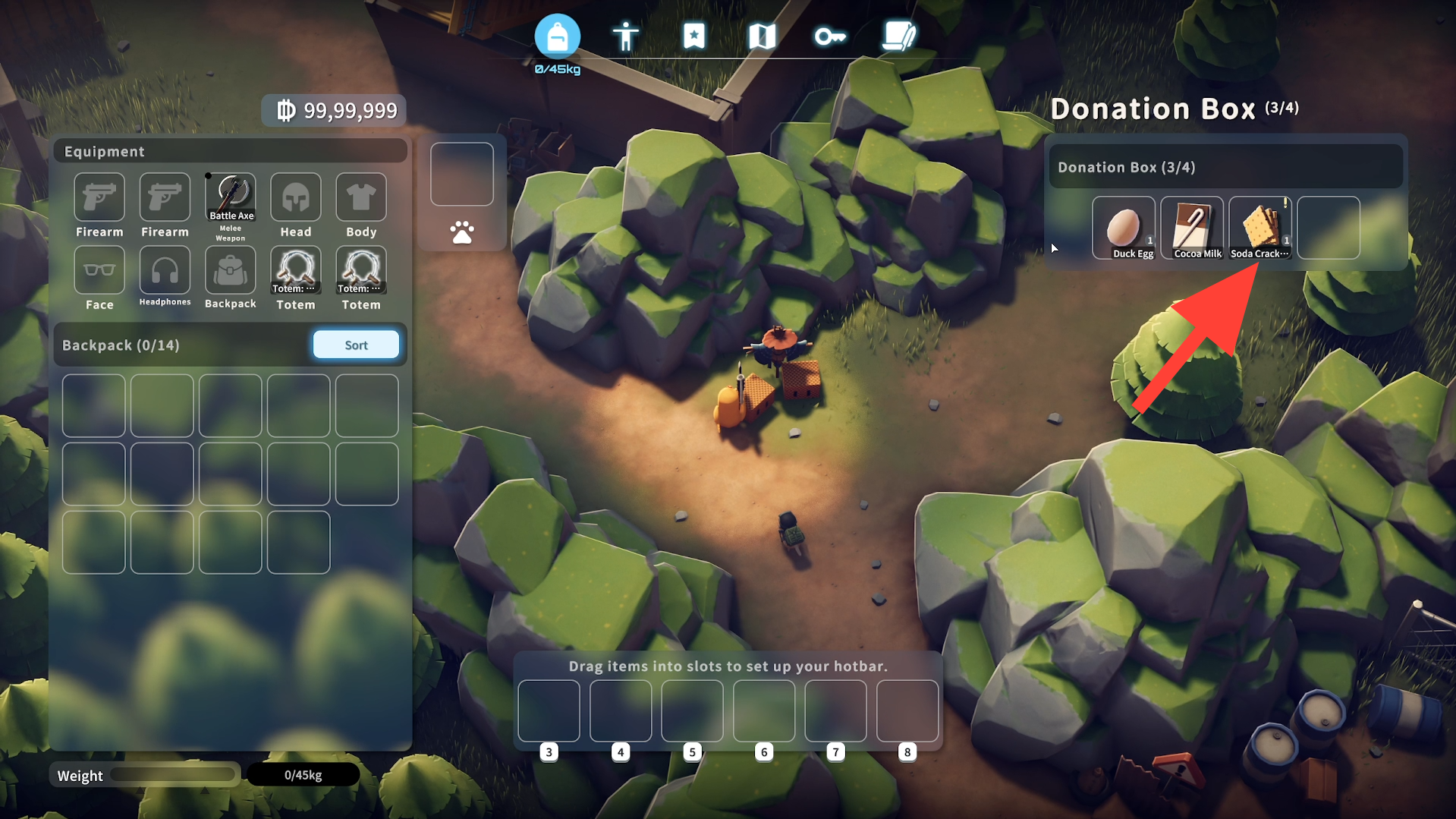Pick the Cocoa Milk item
This screenshot has width=1456, height=819.
tap(1192, 228)
